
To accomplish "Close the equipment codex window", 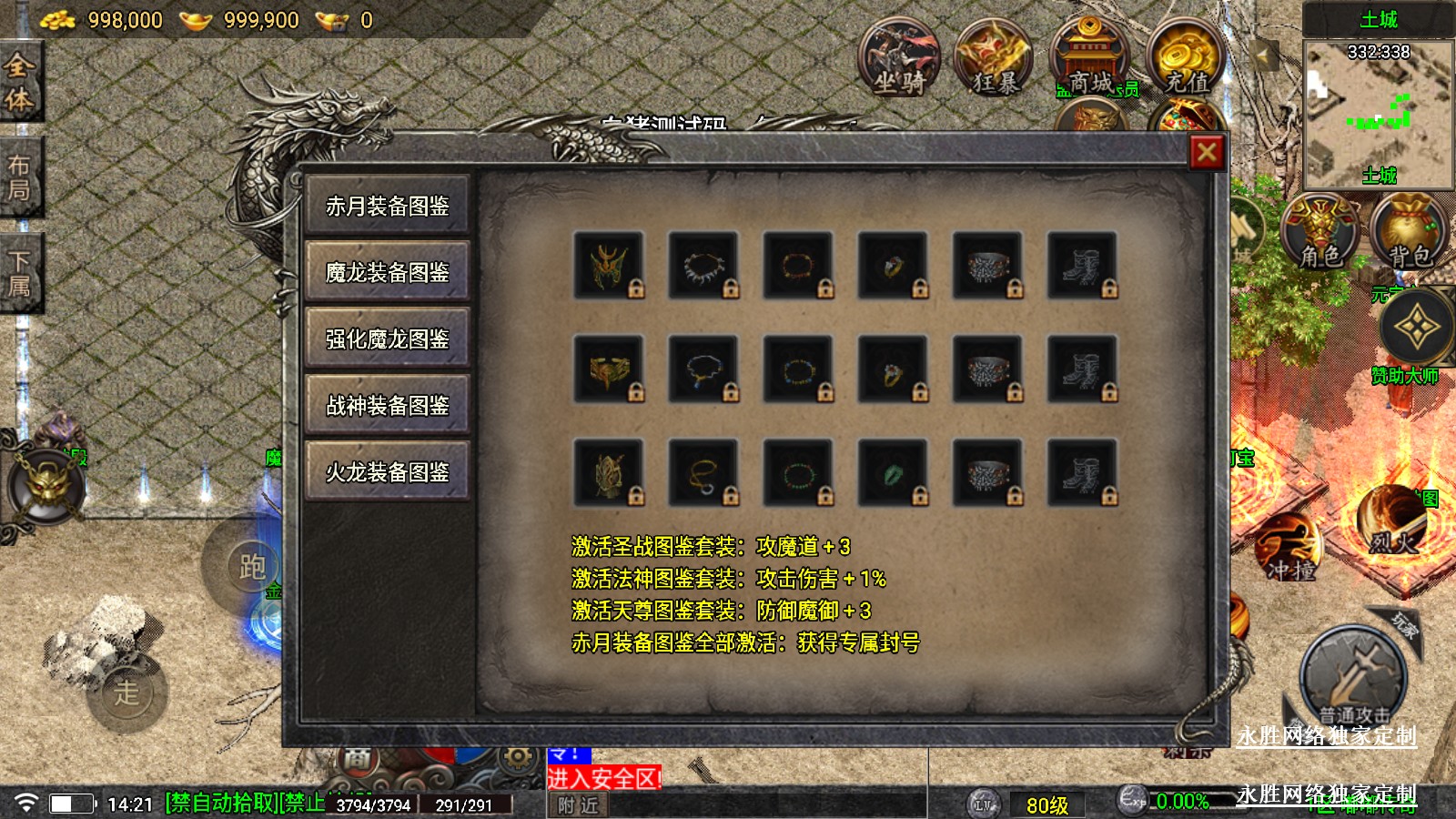I will 1207,152.
